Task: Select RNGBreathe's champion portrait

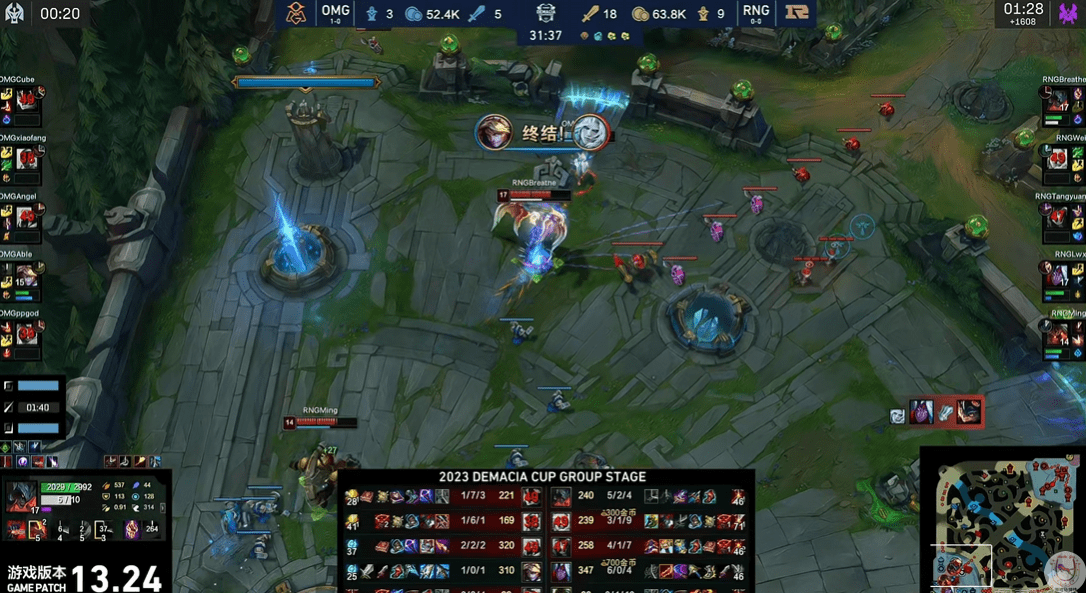Action: click(1058, 100)
